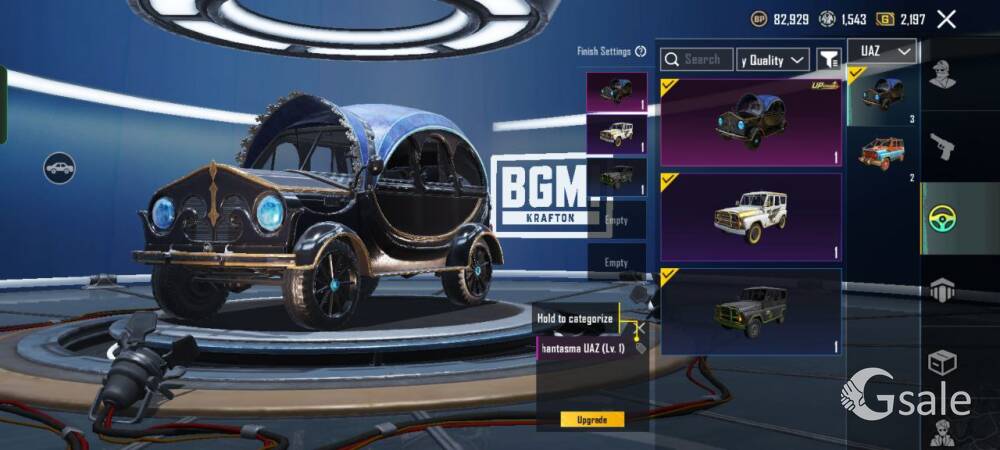Select the white UAZ finish slot
Screen dimensions: 1000x450
616,133
